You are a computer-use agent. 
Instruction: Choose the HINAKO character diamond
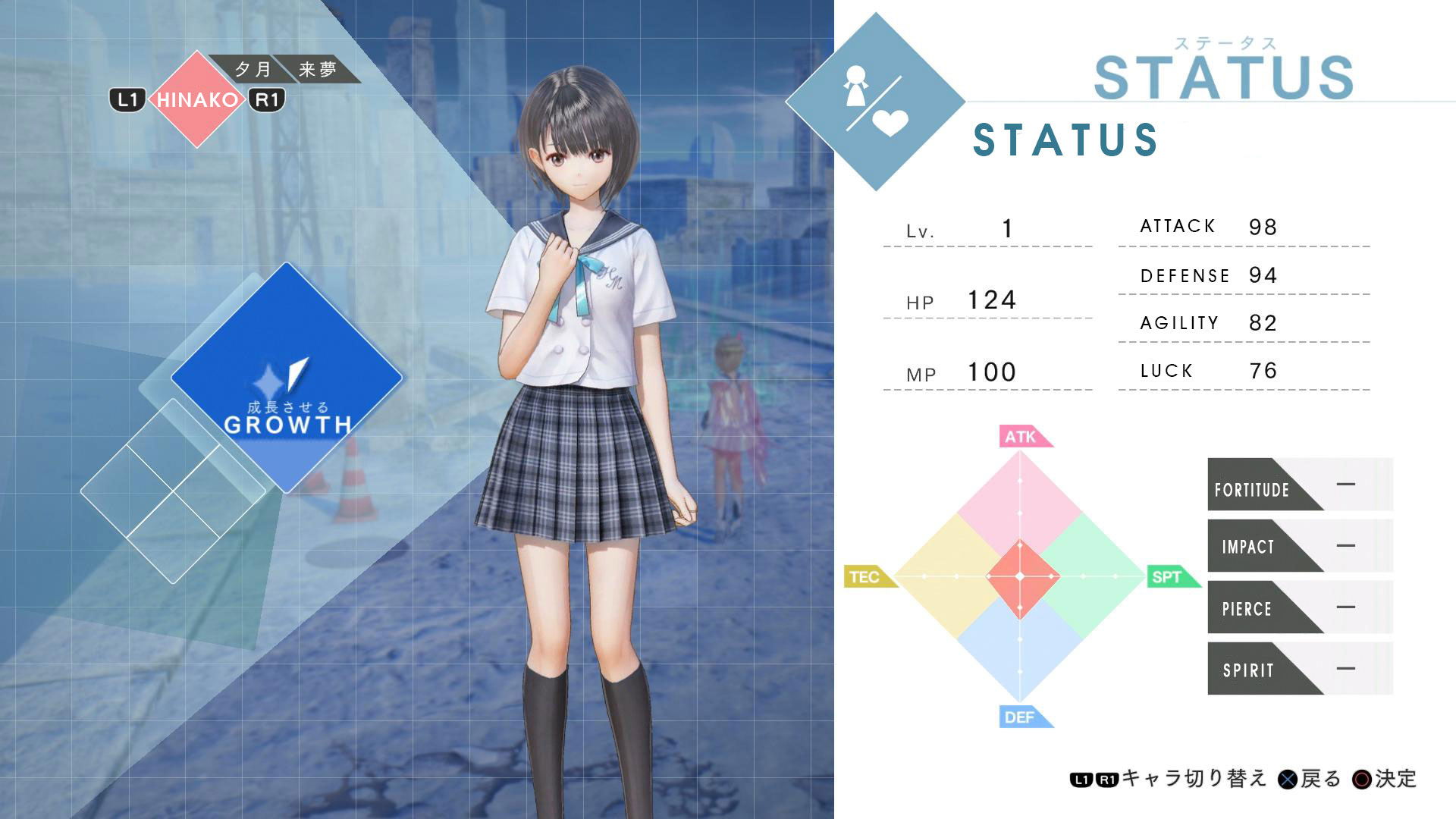click(x=196, y=99)
